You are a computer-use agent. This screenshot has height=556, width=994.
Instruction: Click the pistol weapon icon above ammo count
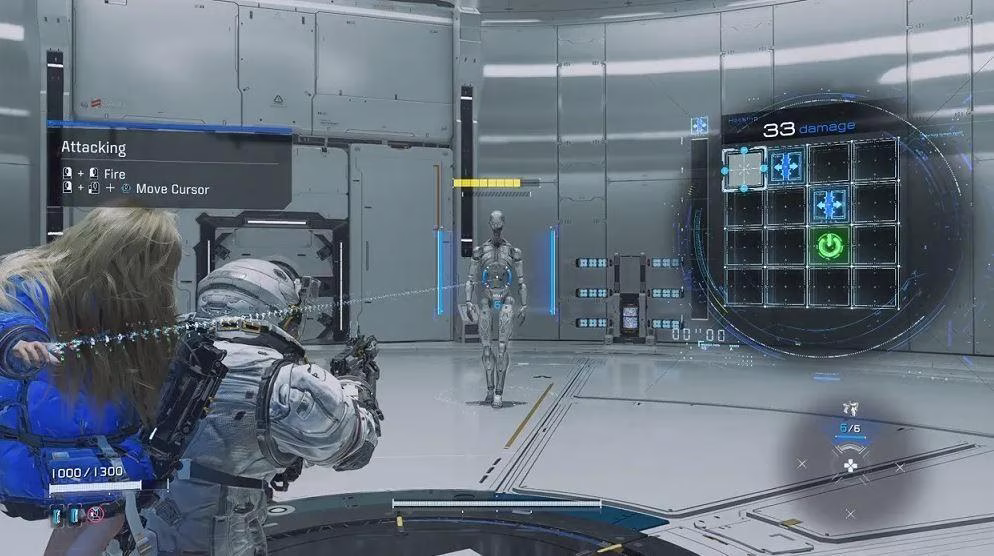[850, 408]
